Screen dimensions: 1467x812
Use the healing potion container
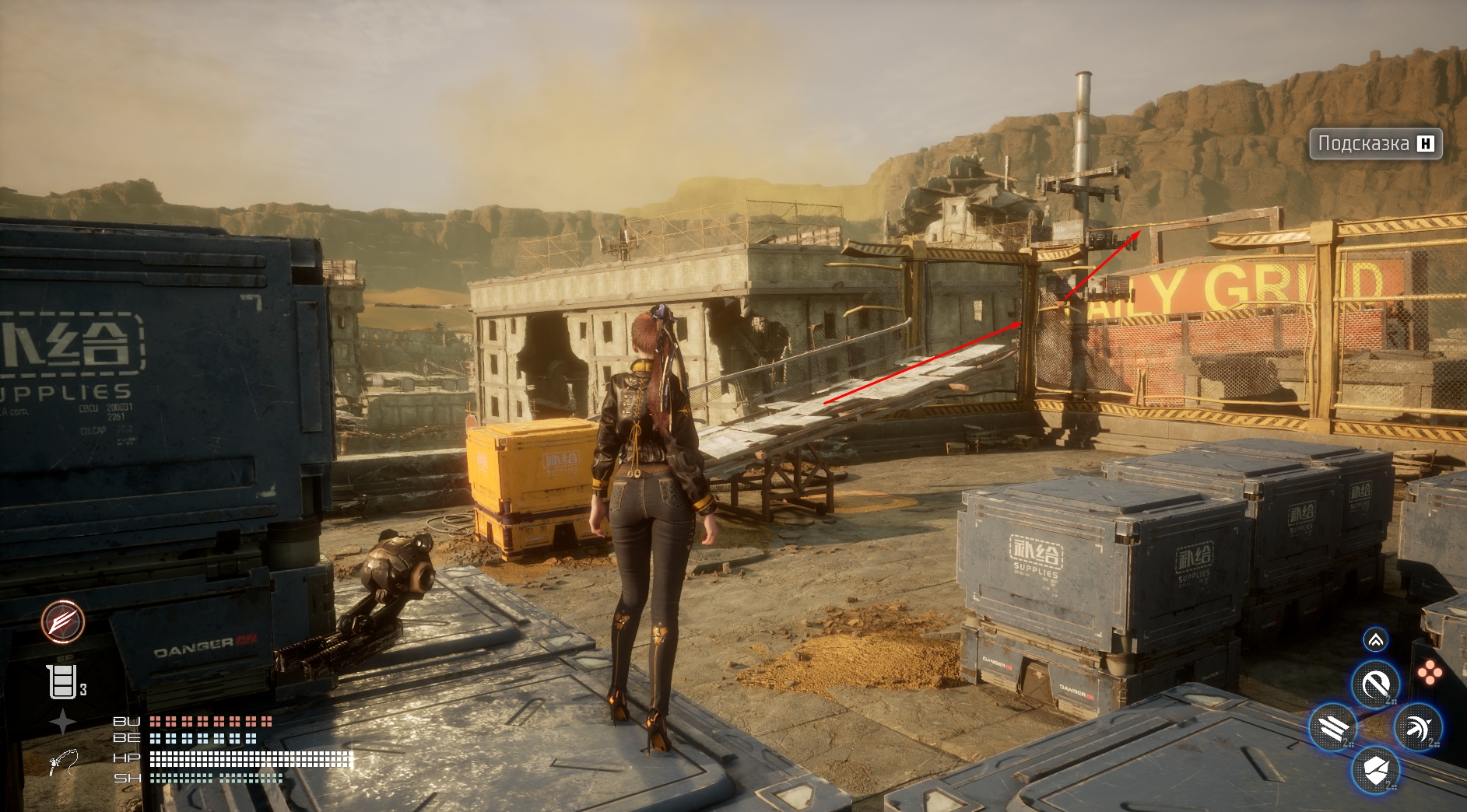(x=63, y=682)
